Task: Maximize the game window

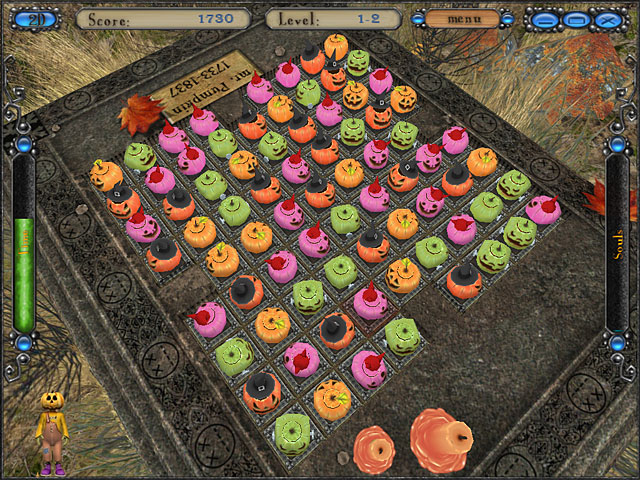Action: point(575,19)
